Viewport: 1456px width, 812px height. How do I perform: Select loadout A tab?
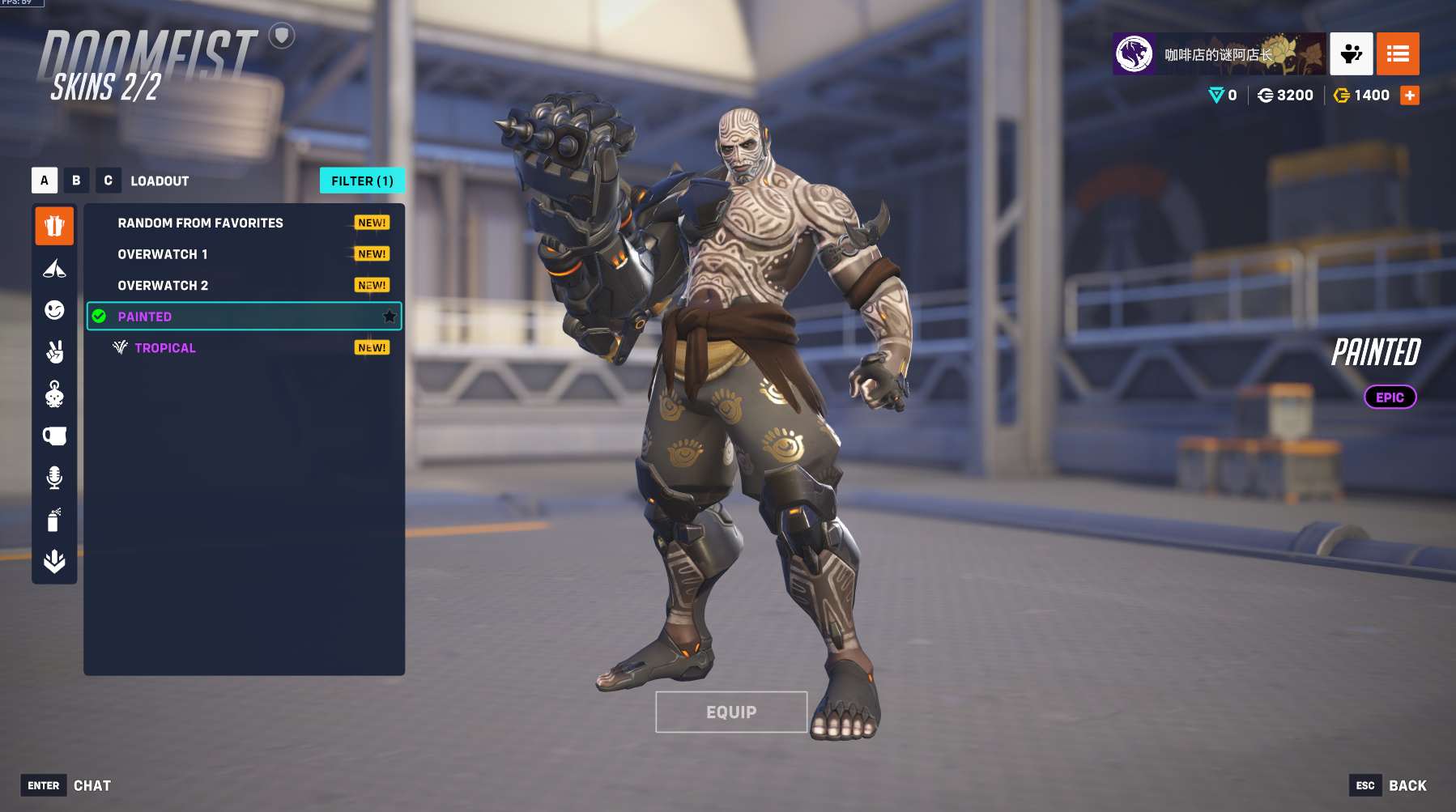point(45,181)
